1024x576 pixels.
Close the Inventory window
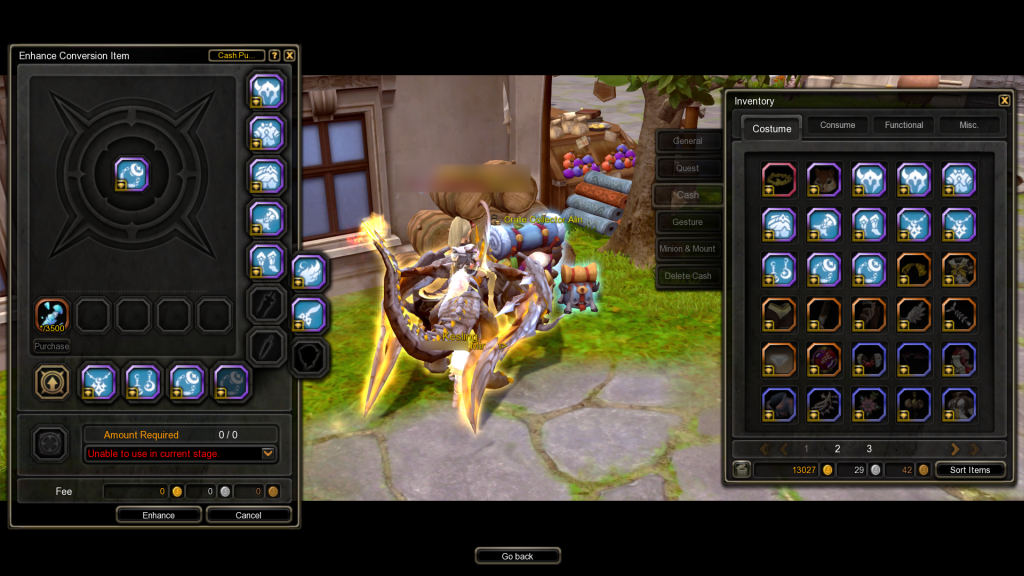(1004, 100)
